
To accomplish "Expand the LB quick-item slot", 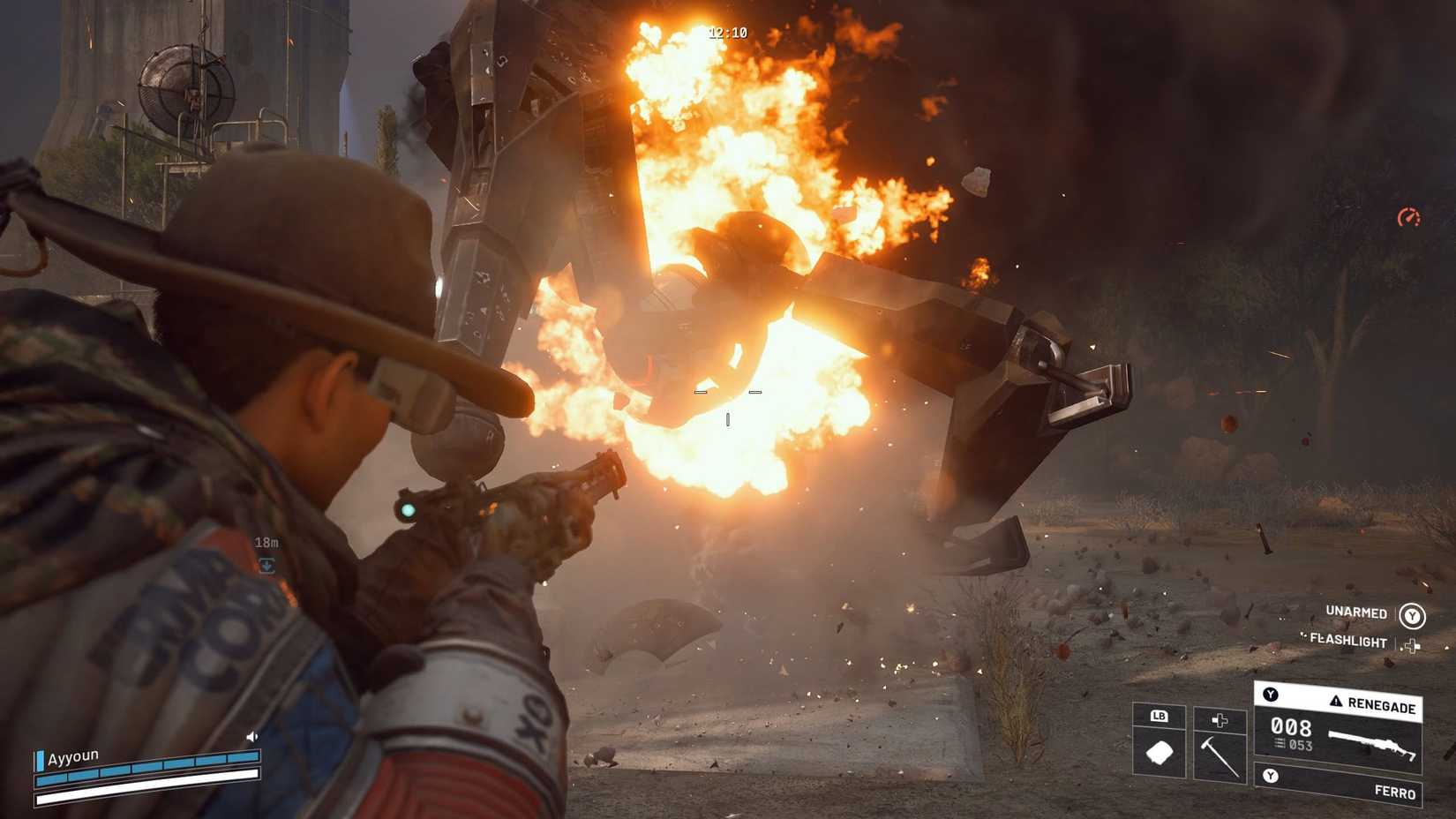I will (x=1160, y=718).
